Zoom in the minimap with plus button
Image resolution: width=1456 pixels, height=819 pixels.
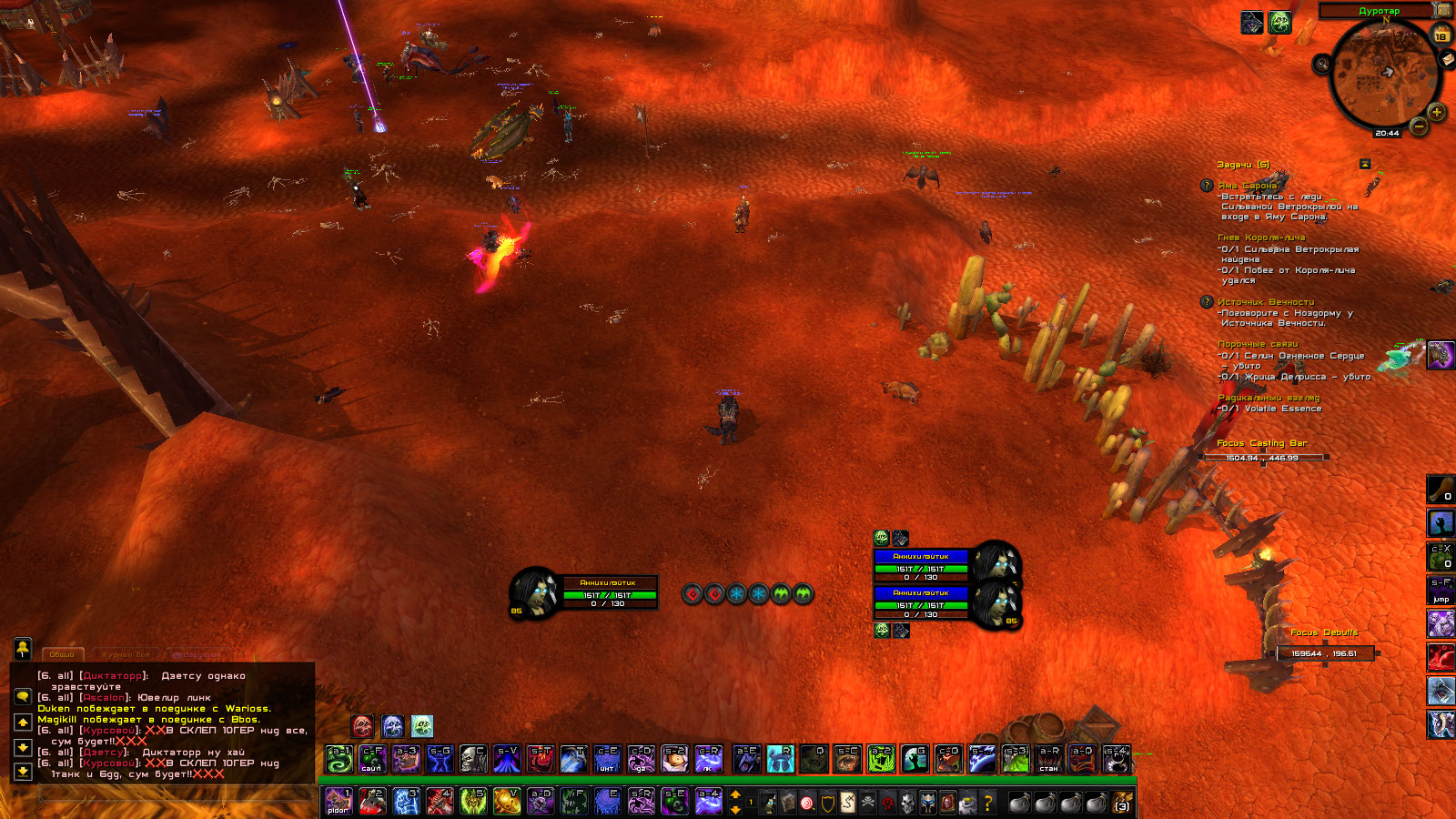pyautogui.click(x=1436, y=113)
